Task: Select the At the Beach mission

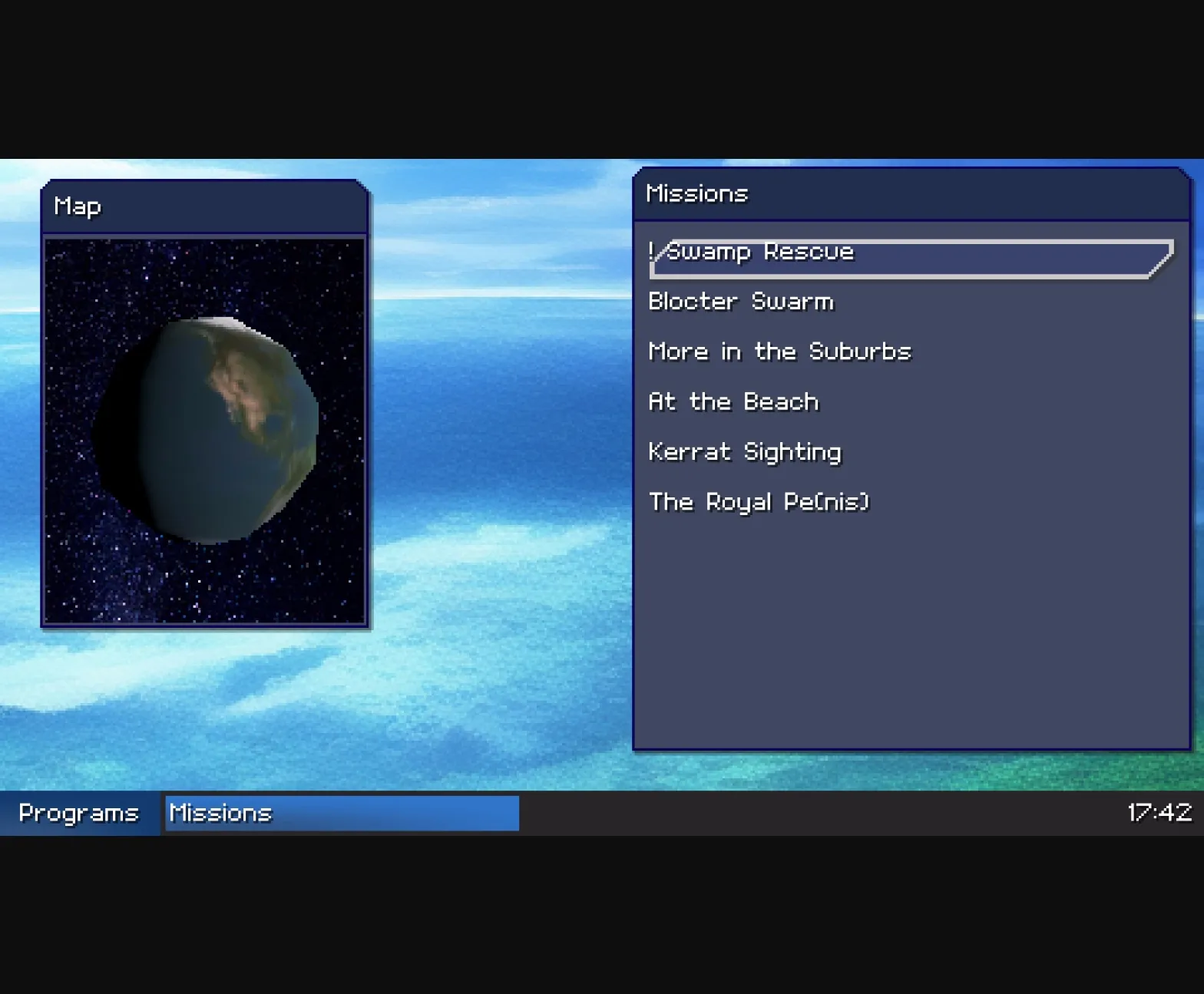Action: pyautogui.click(x=733, y=401)
